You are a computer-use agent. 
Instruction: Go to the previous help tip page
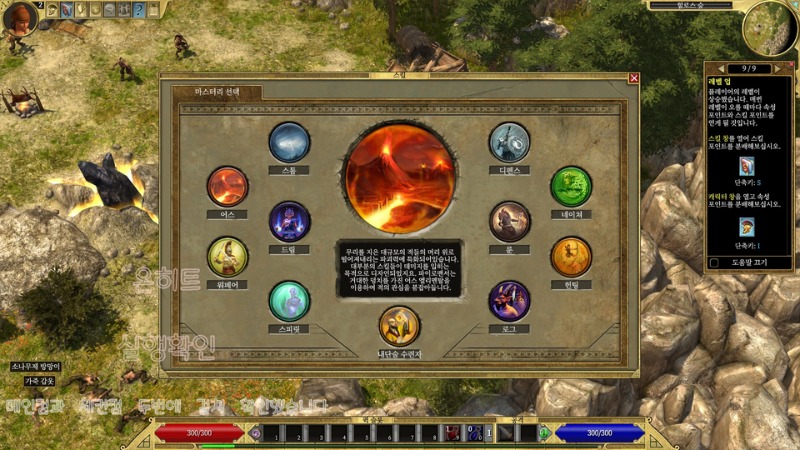[x=710, y=68]
